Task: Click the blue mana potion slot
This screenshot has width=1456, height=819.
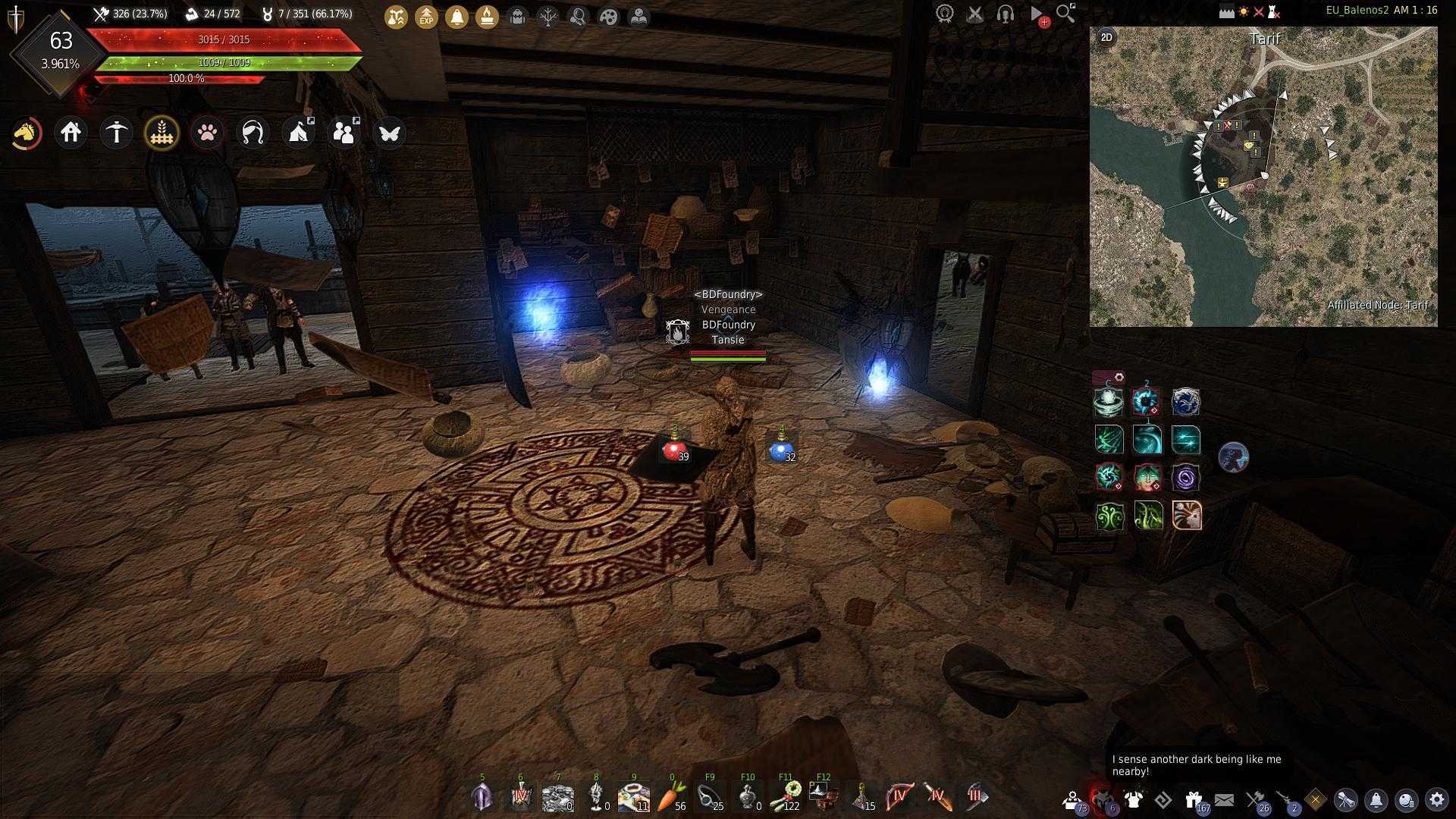Action: (780, 450)
